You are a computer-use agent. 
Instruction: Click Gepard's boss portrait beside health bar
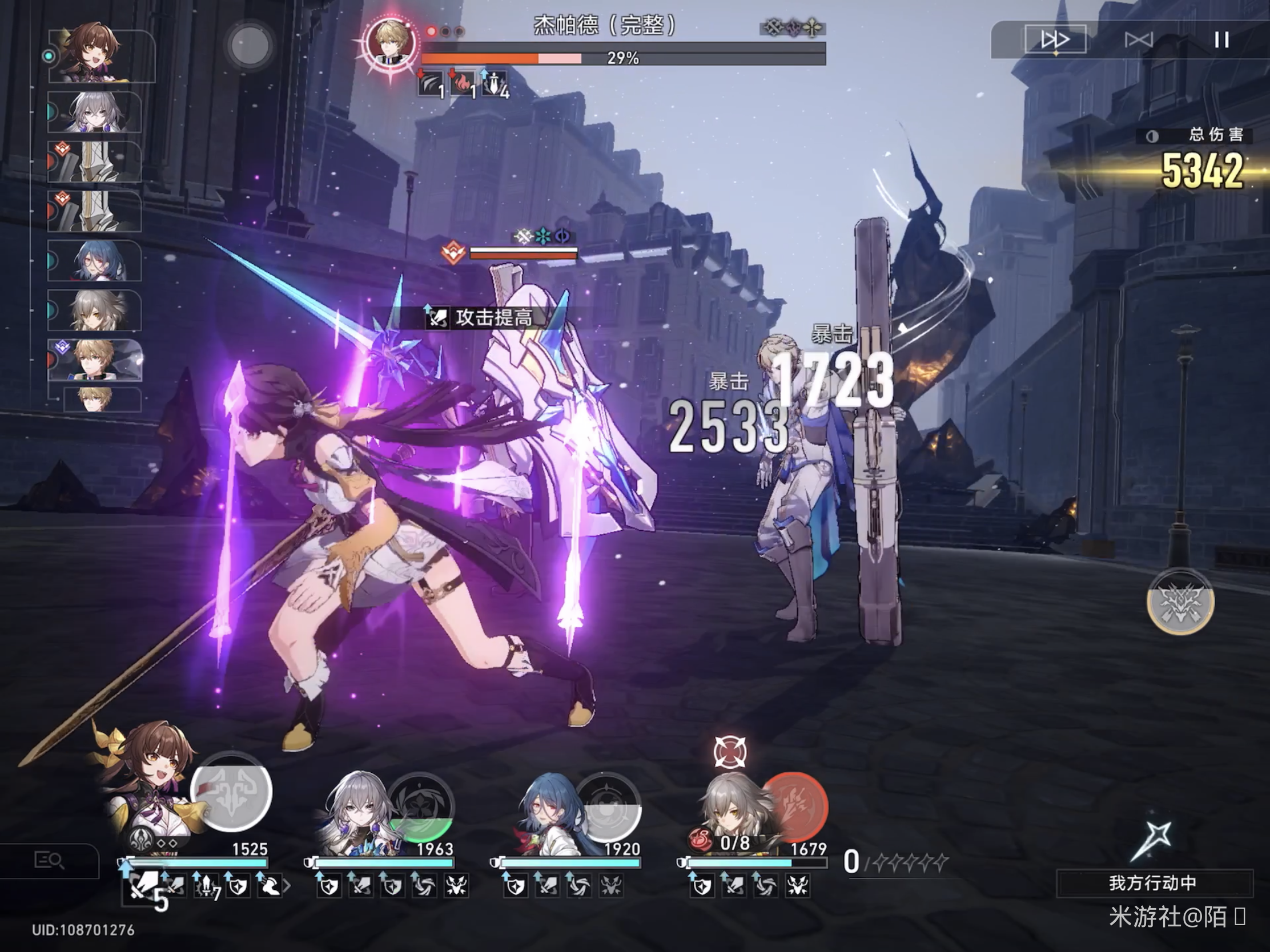pyautogui.click(x=391, y=43)
